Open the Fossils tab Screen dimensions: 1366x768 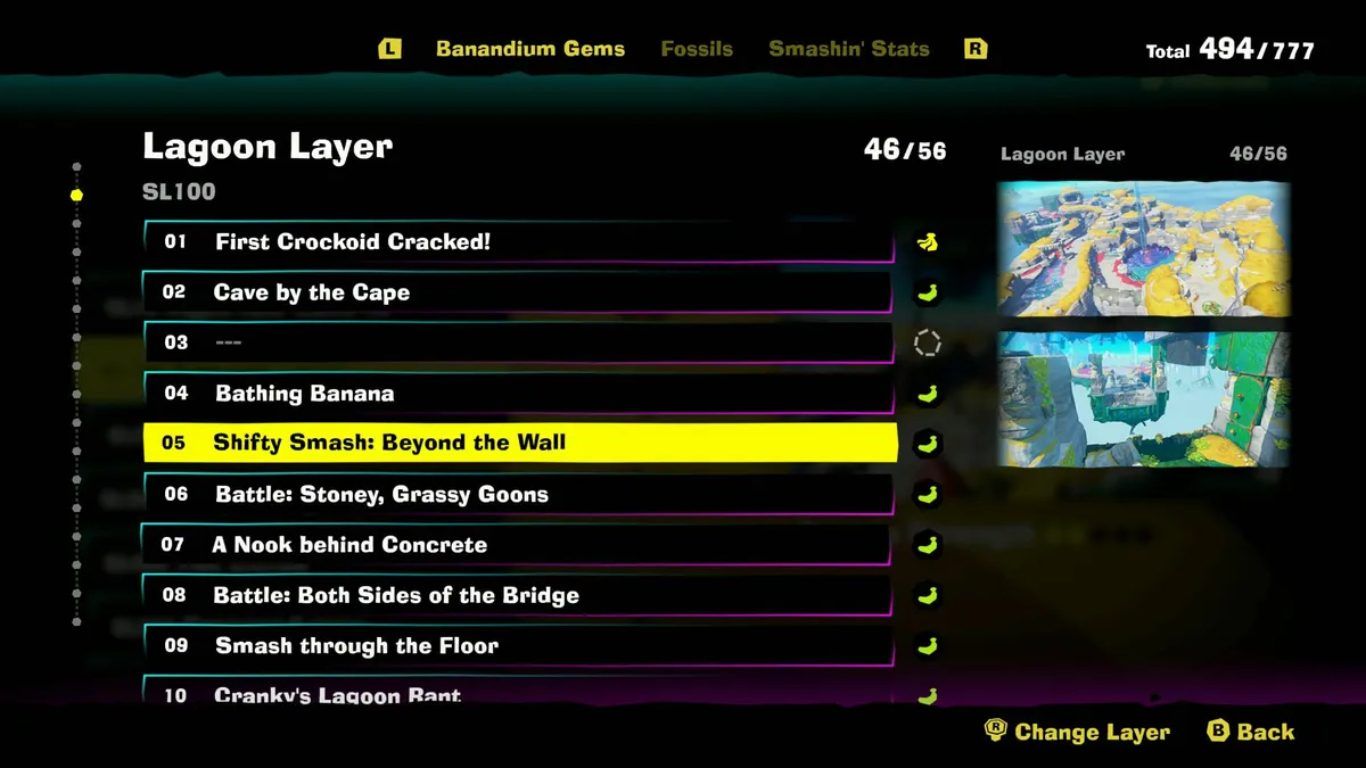point(697,49)
